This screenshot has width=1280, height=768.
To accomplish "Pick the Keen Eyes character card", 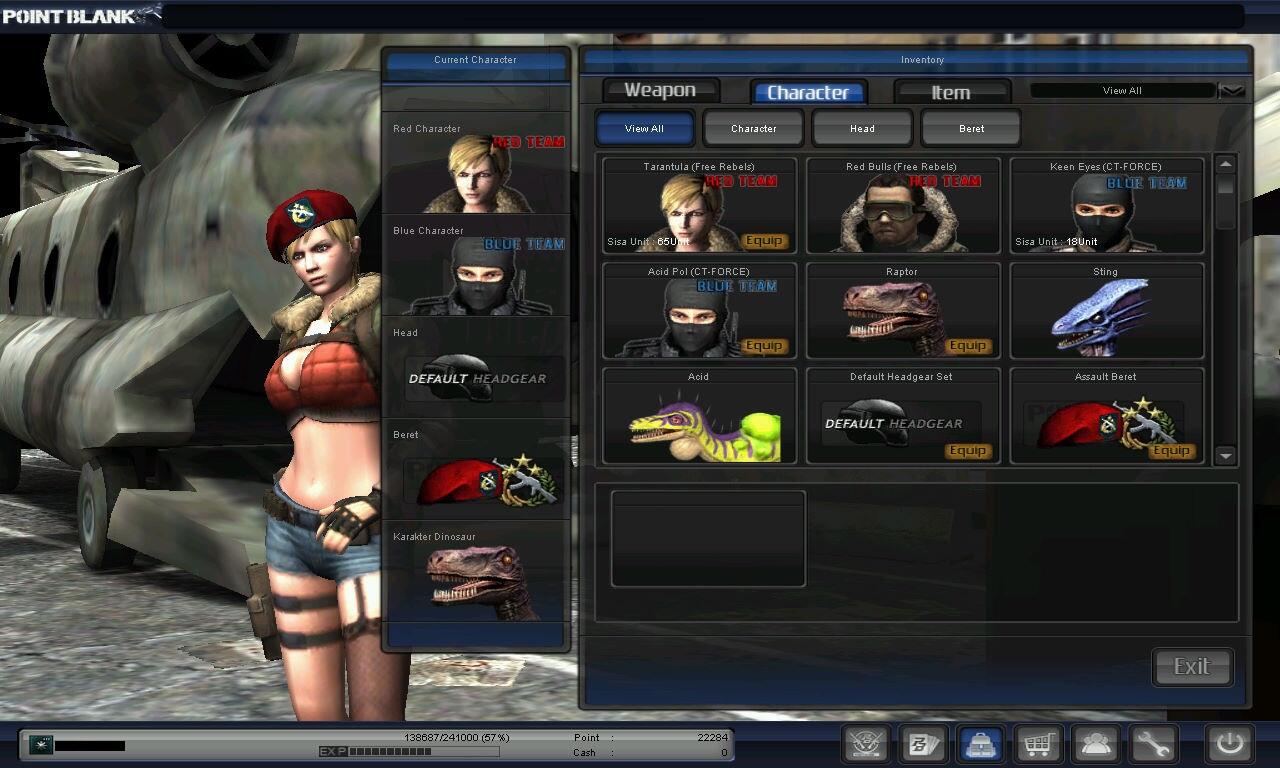I will (x=1106, y=206).
